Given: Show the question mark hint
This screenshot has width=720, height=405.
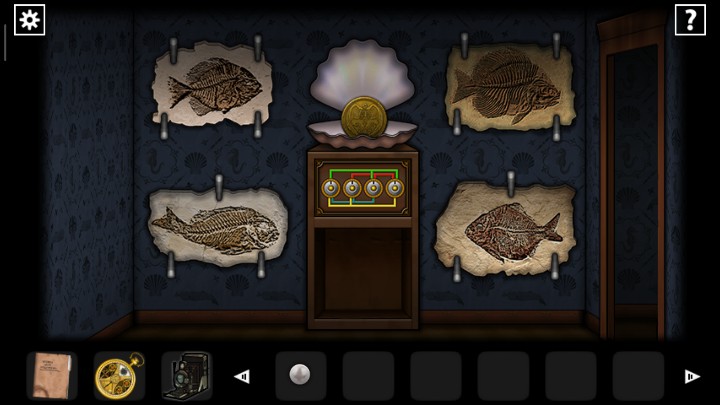Looking at the screenshot, I should pos(690,19).
